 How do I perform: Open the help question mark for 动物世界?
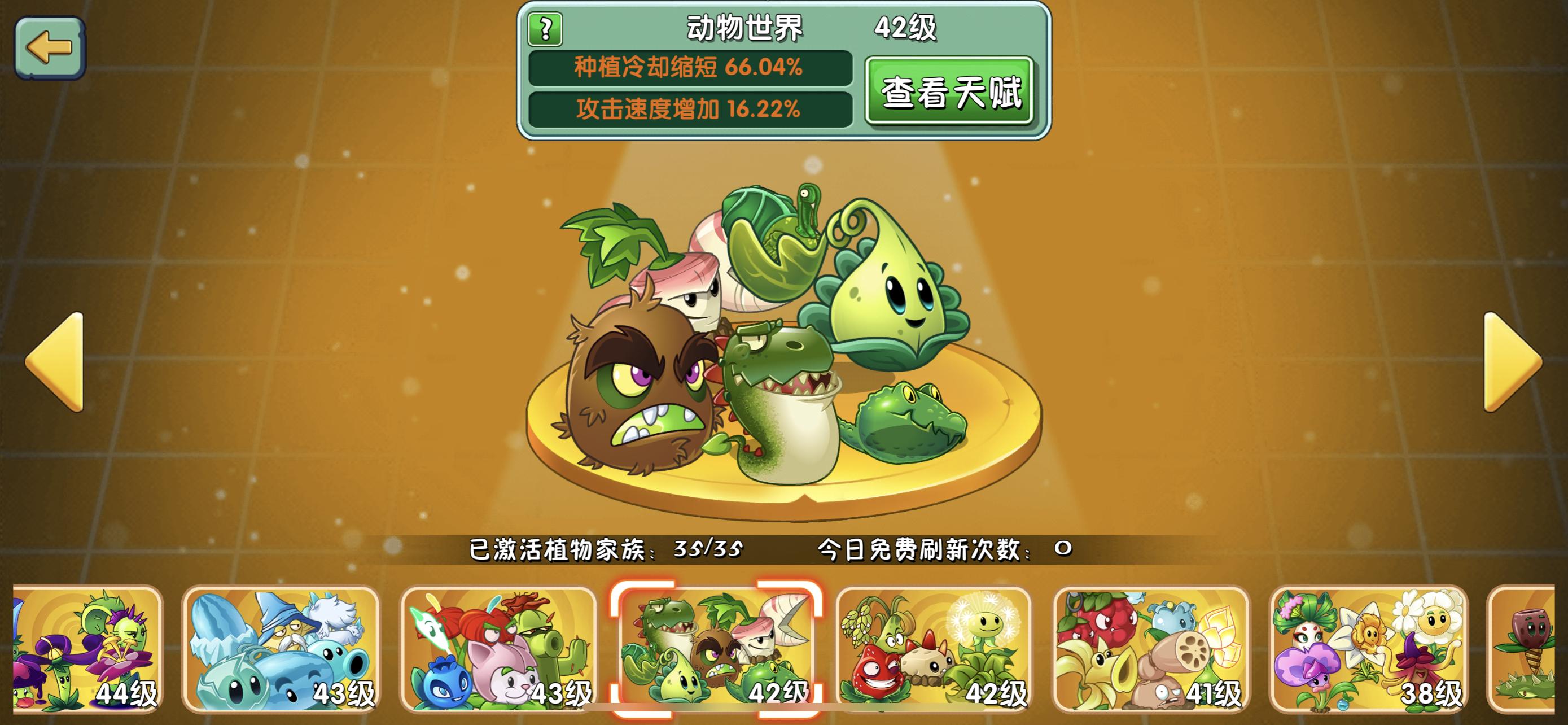pos(545,30)
